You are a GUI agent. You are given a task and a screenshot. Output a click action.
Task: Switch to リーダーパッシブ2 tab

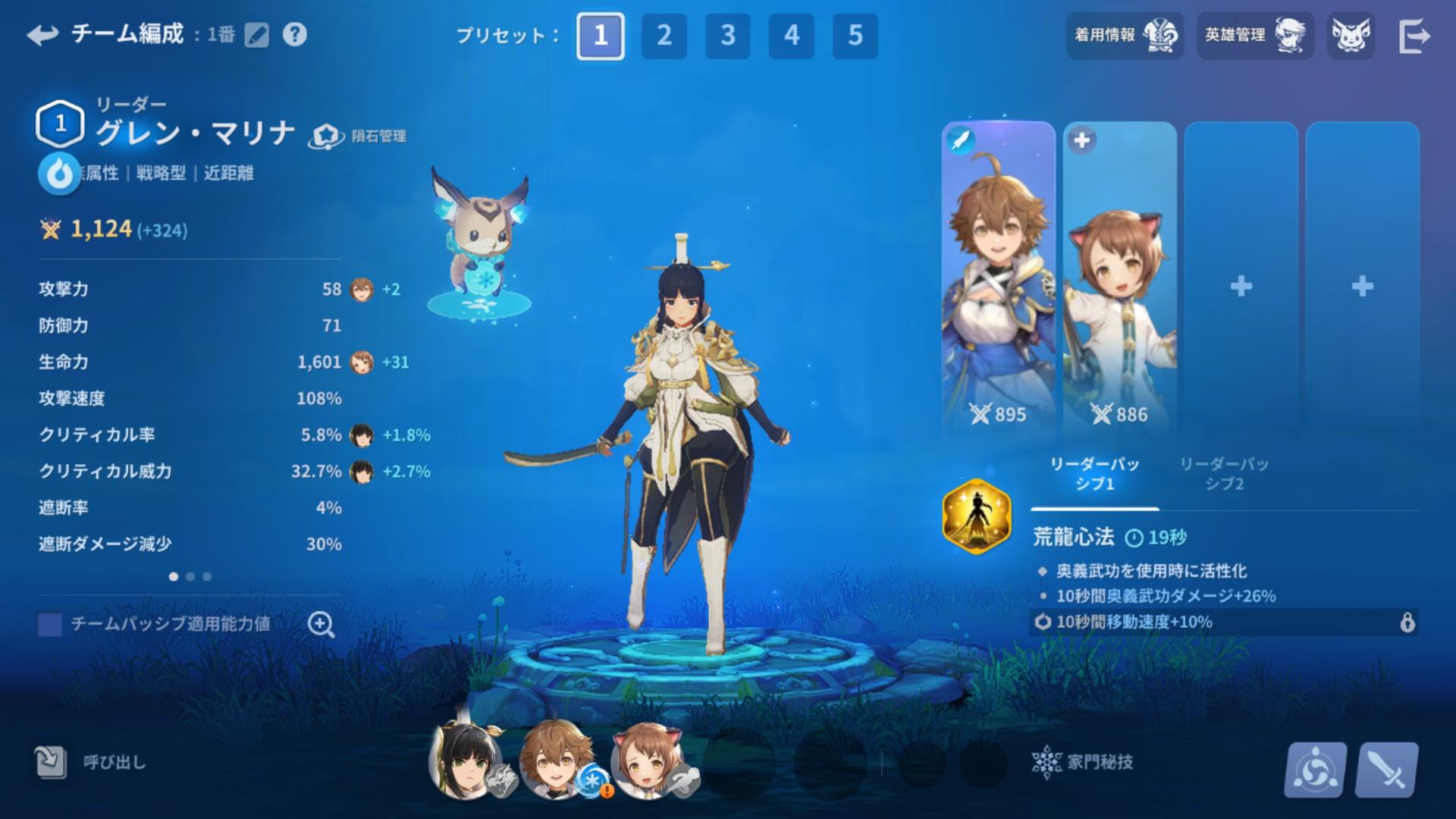click(x=1224, y=473)
